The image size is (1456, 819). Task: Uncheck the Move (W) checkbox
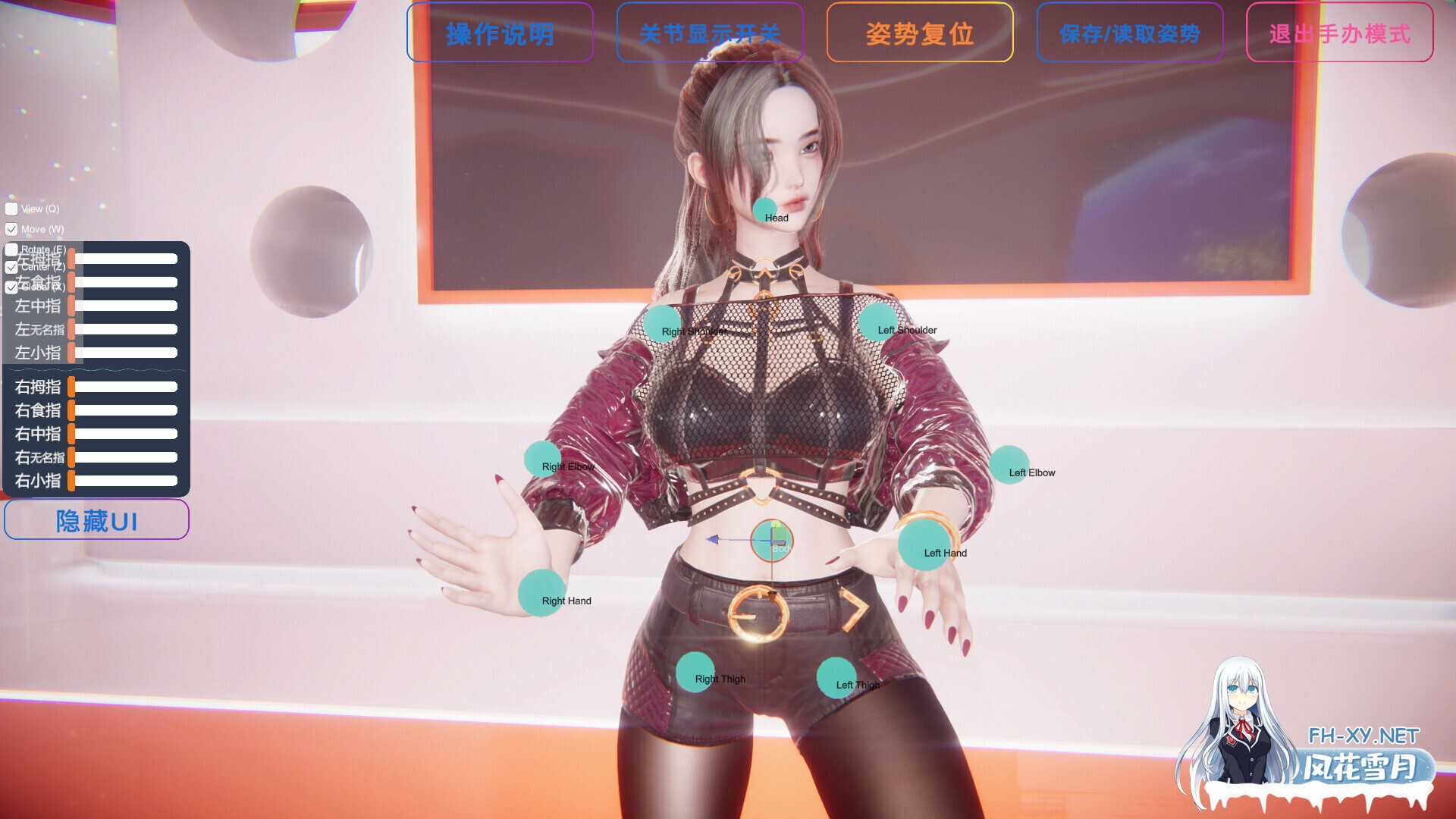(11, 229)
